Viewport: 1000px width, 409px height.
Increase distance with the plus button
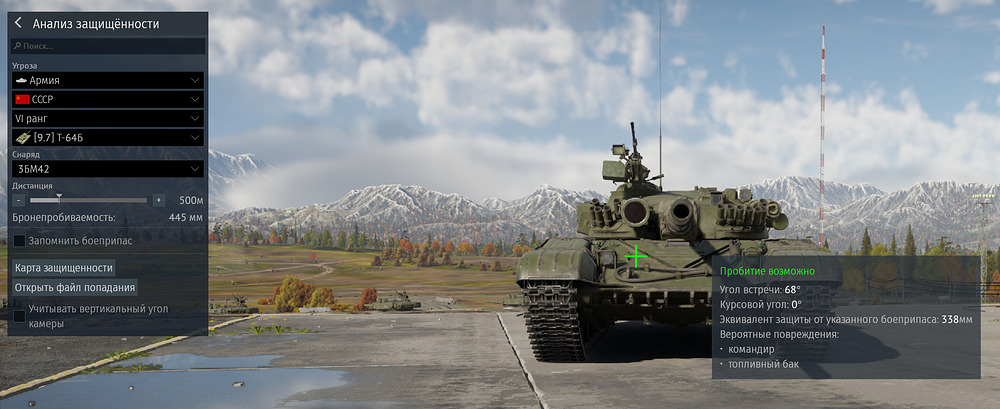158,200
